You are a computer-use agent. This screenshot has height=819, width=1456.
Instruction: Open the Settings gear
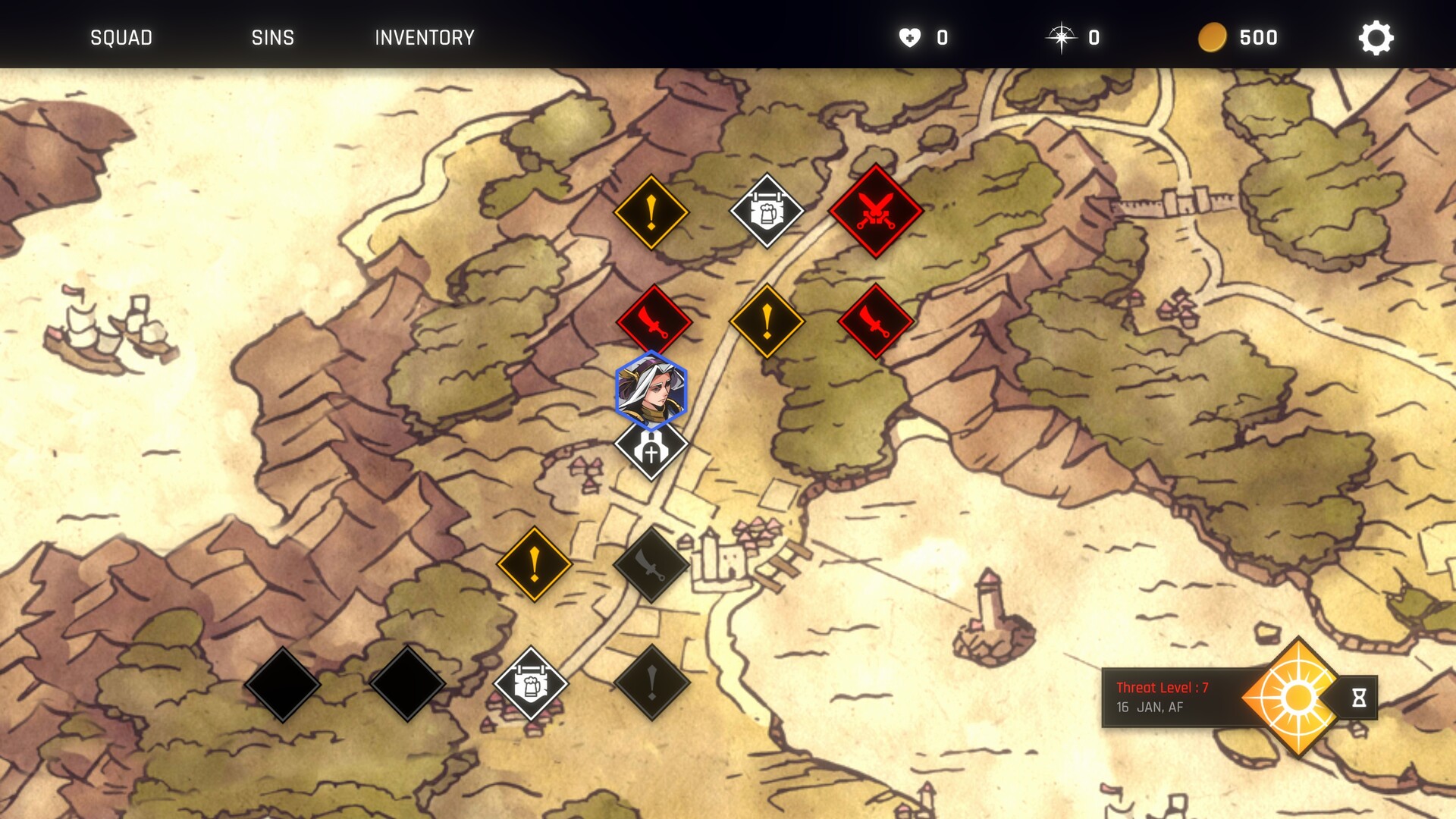1377,36
